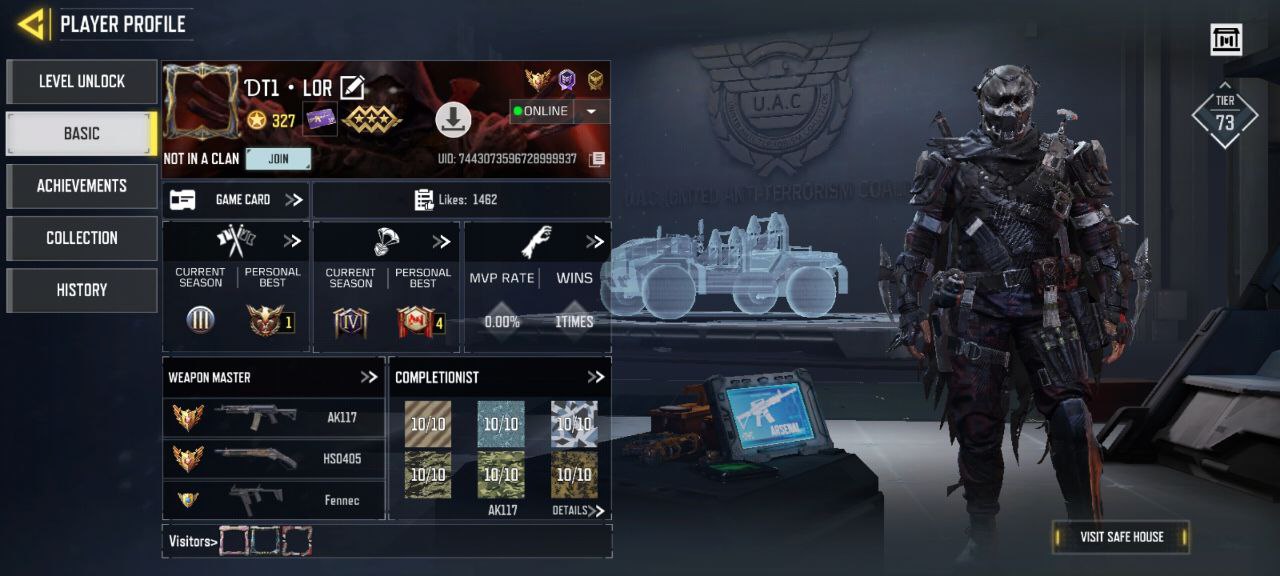Screen dimensions: 1280x576
Task: View the History tab
Action: point(81,290)
